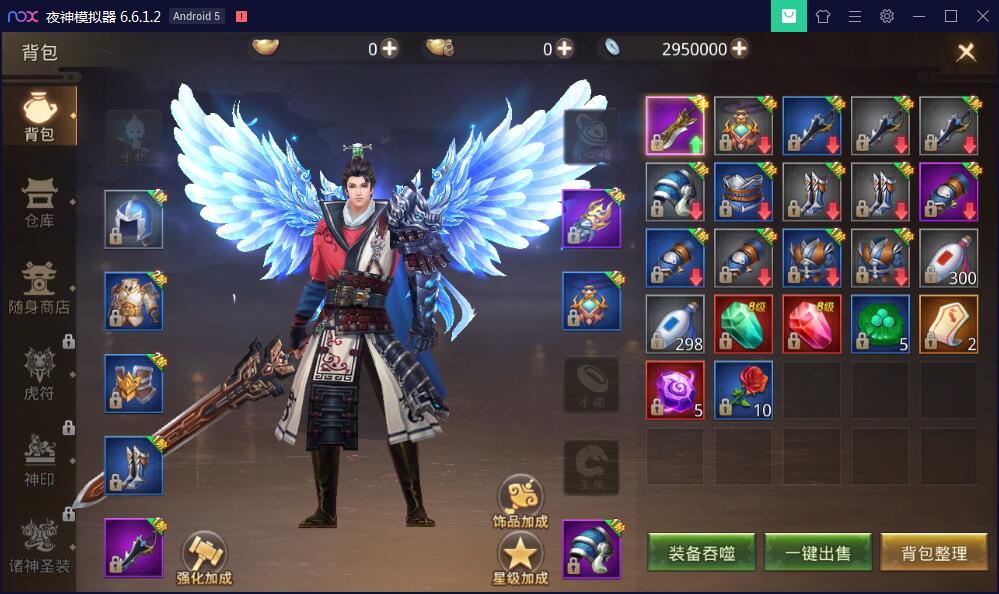
Task: Select the 背包 backpack tab
Action: tap(39, 117)
